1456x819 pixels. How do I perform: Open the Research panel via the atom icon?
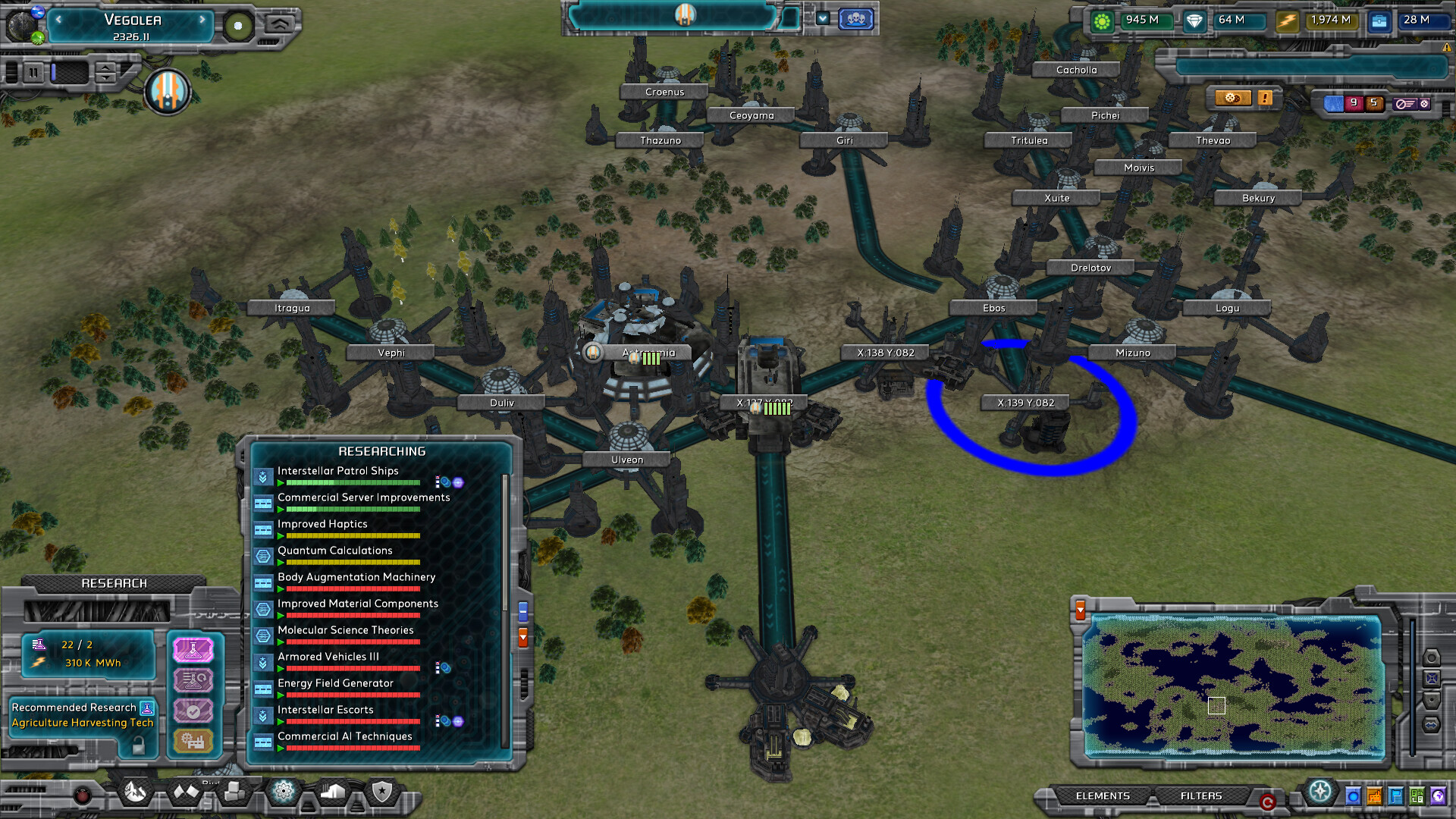[284, 792]
